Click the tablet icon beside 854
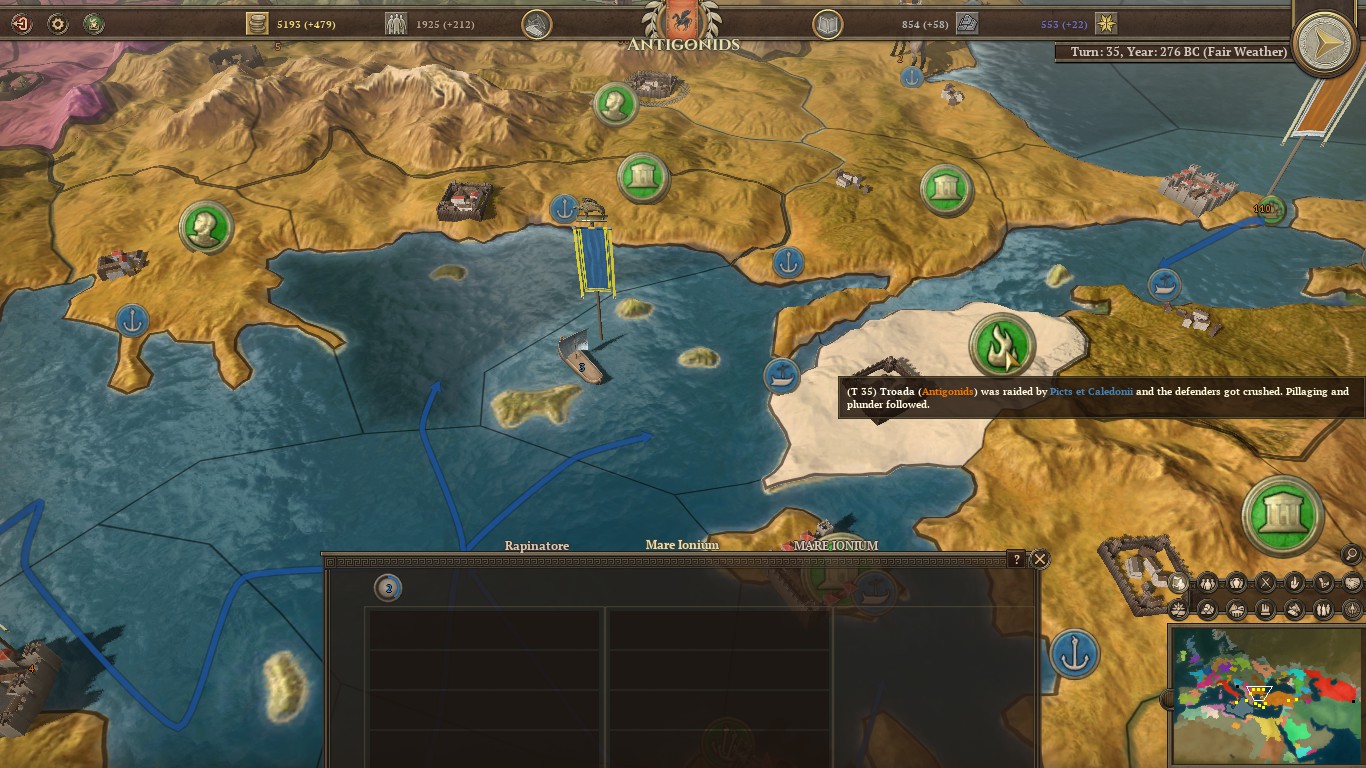The height and width of the screenshot is (768, 1366). tap(966, 23)
